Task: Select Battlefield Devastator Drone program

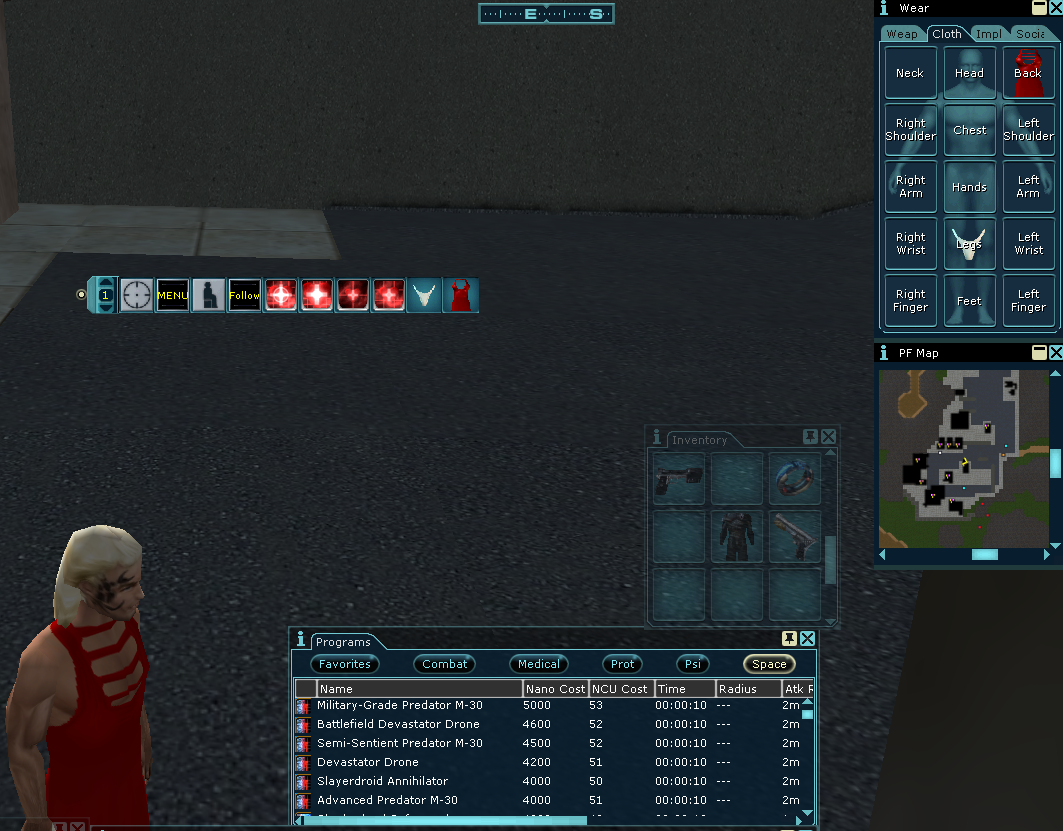Action: pos(398,724)
